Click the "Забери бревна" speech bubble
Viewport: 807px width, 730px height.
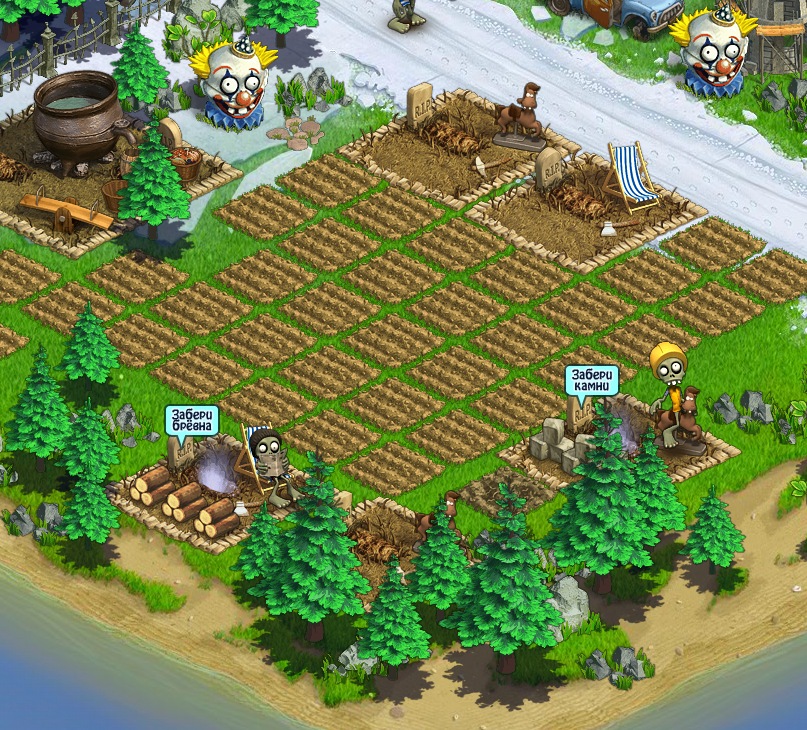click(192, 420)
